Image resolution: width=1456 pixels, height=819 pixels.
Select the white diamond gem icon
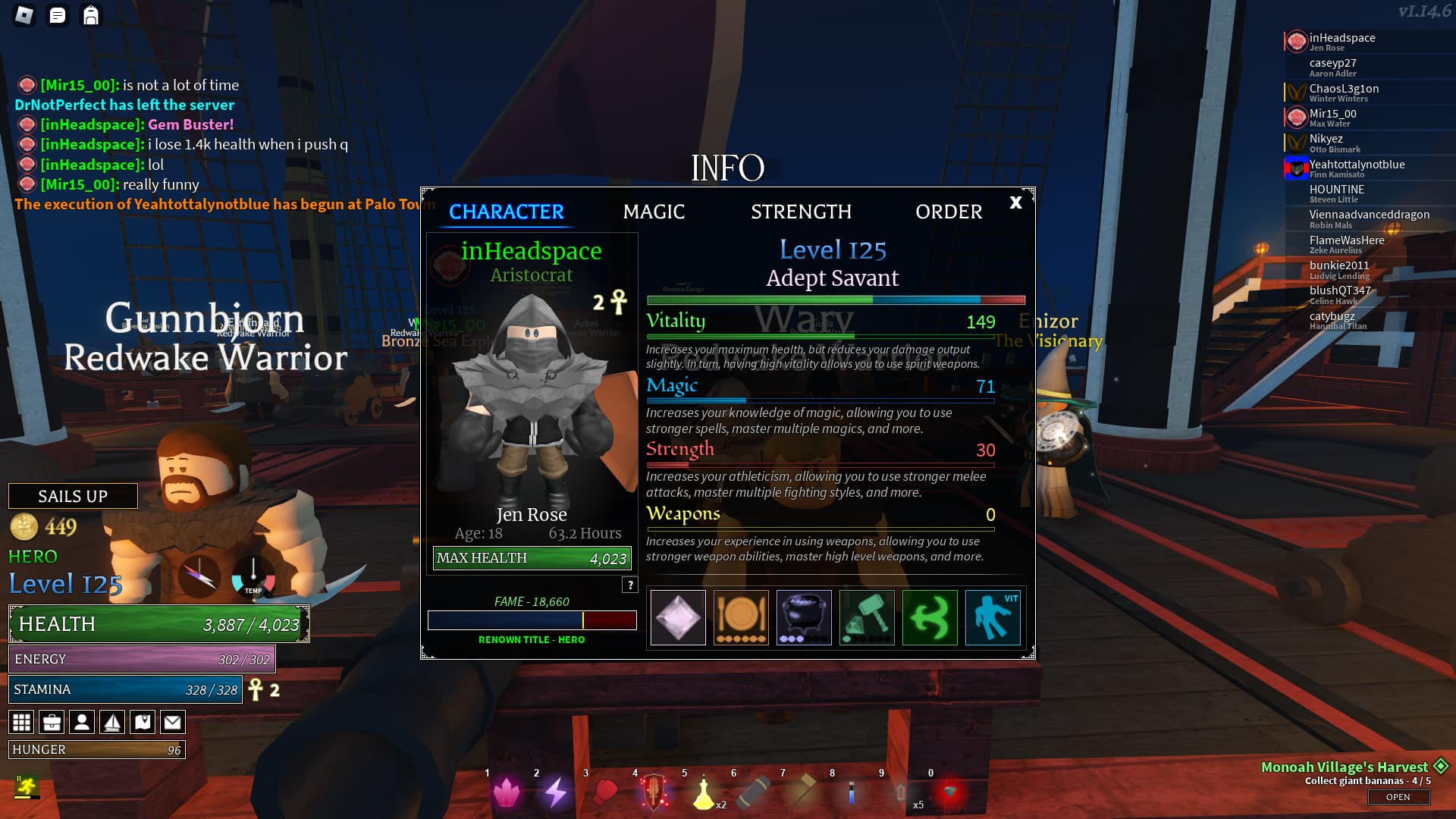pyautogui.click(x=678, y=617)
